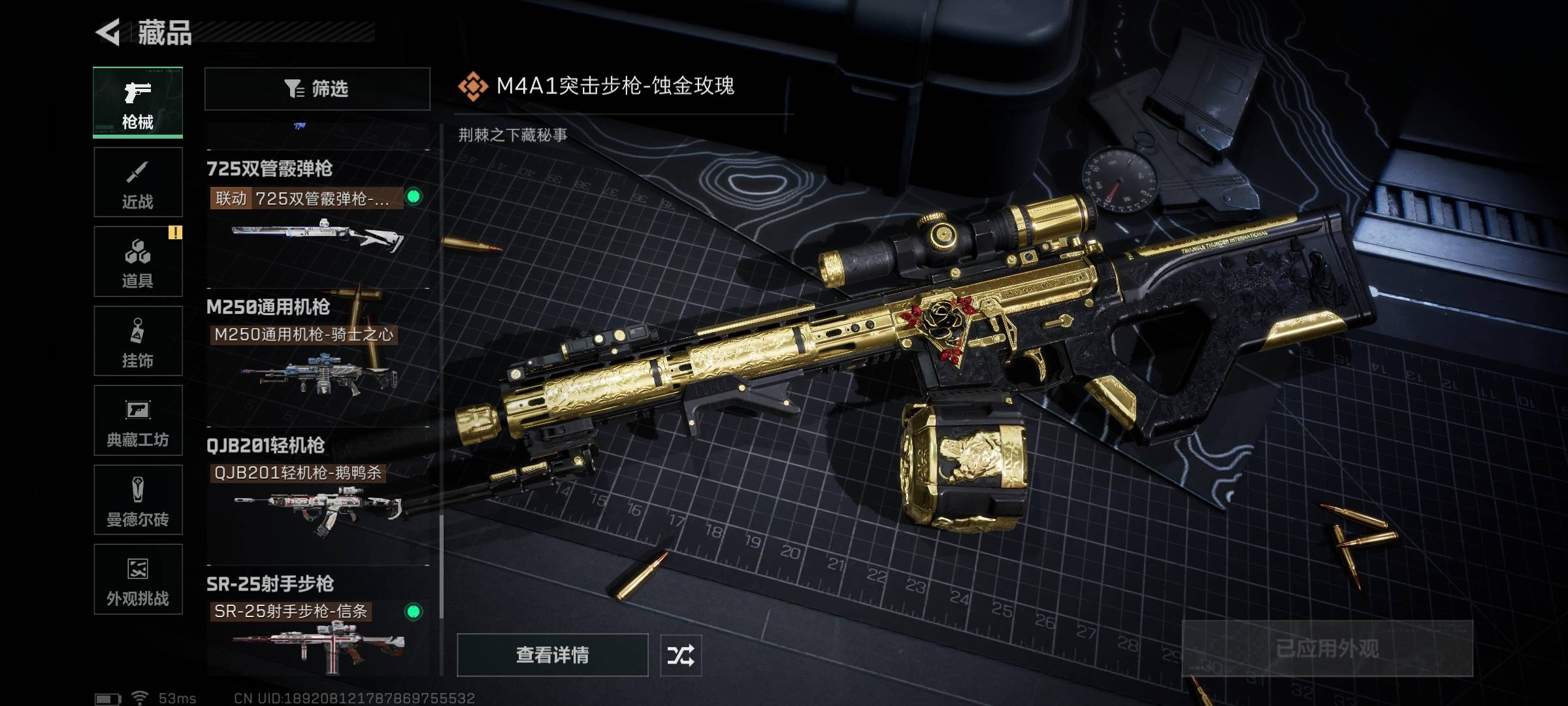Screen dimensions: 1568x706
Task: Go back from the 藏品 screen
Action: (x=108, y=32)
